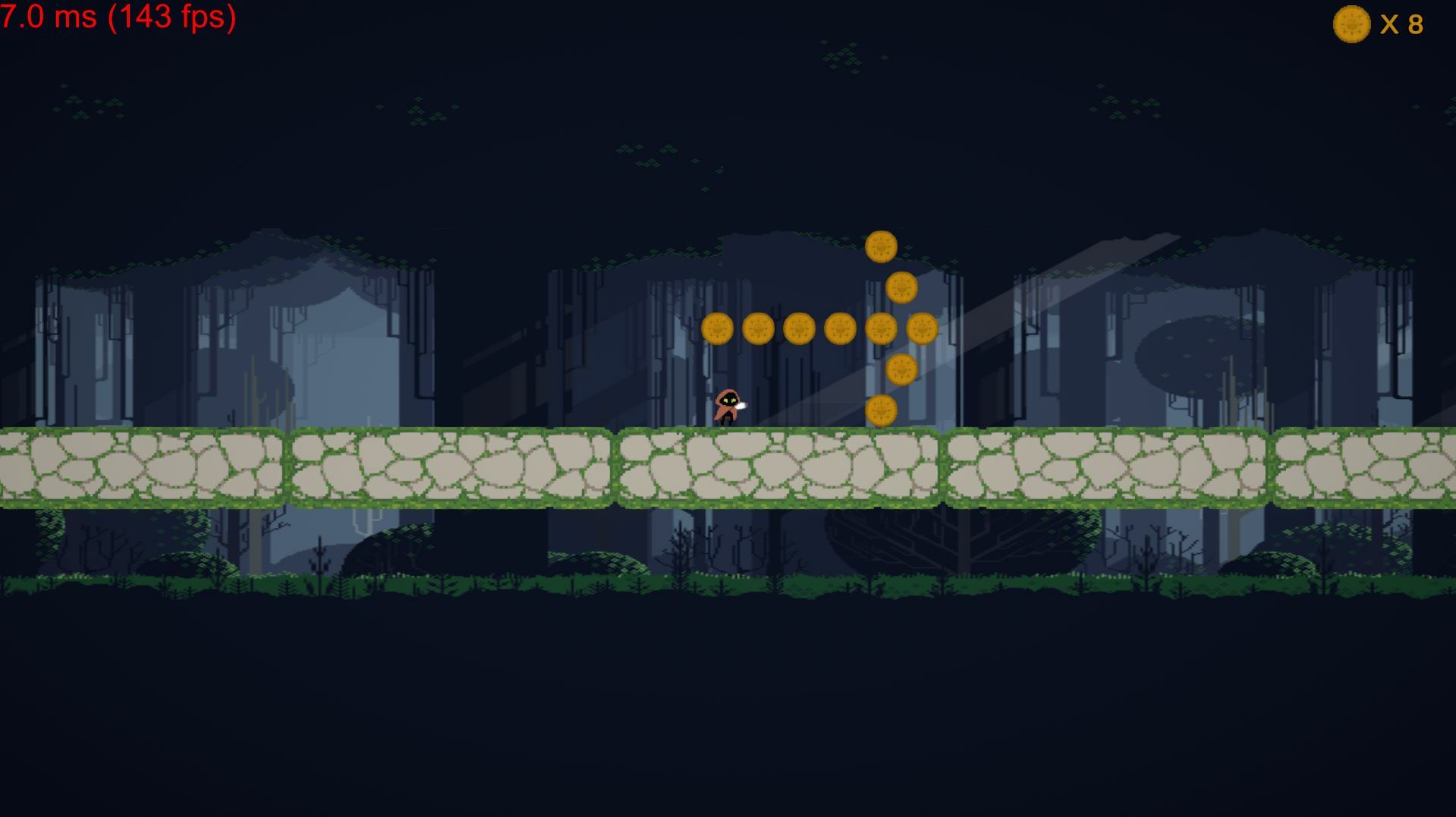Click the coin second from the top
This screenshot has width=1456, height=817.
[901, 288]
